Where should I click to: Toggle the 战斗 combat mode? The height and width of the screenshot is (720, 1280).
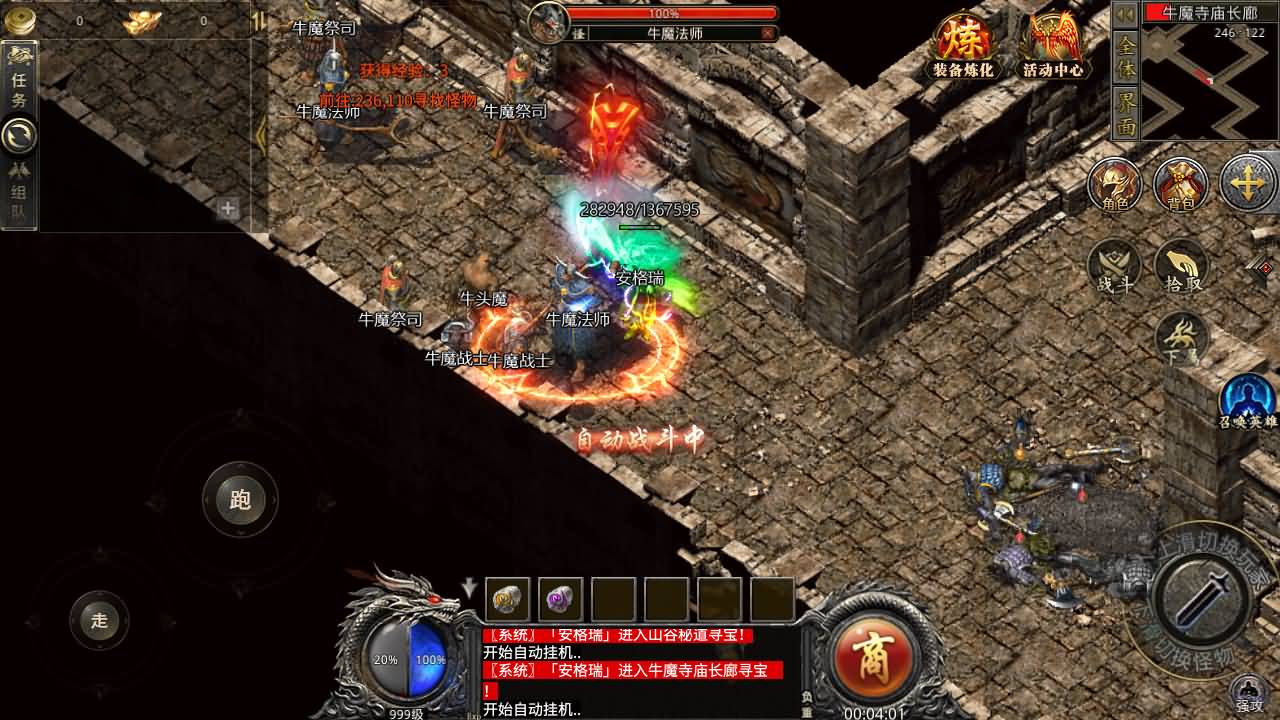tap(1115, 266)
